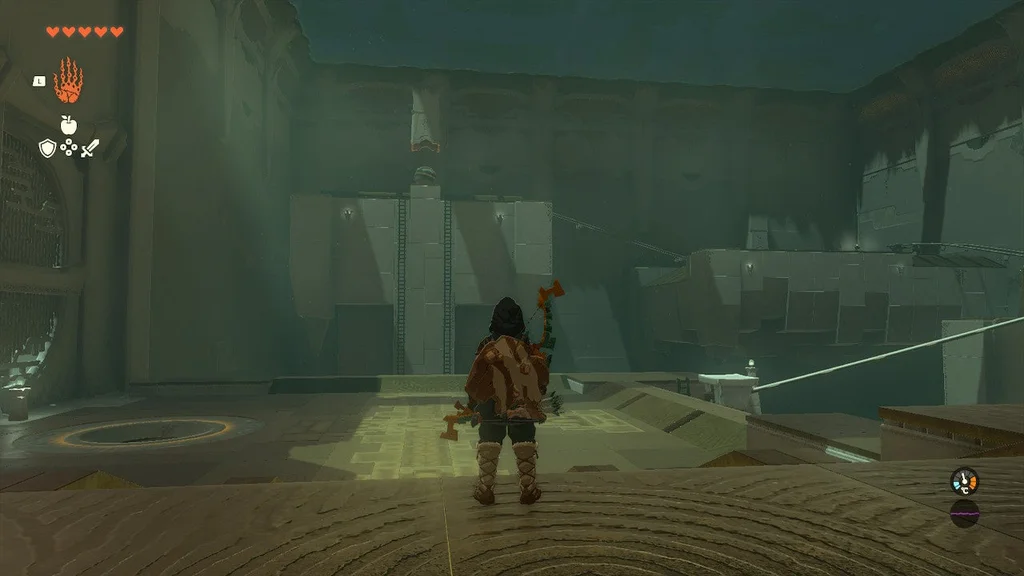
Task: Click the purple noise meter circle
Action: [964, 513]
